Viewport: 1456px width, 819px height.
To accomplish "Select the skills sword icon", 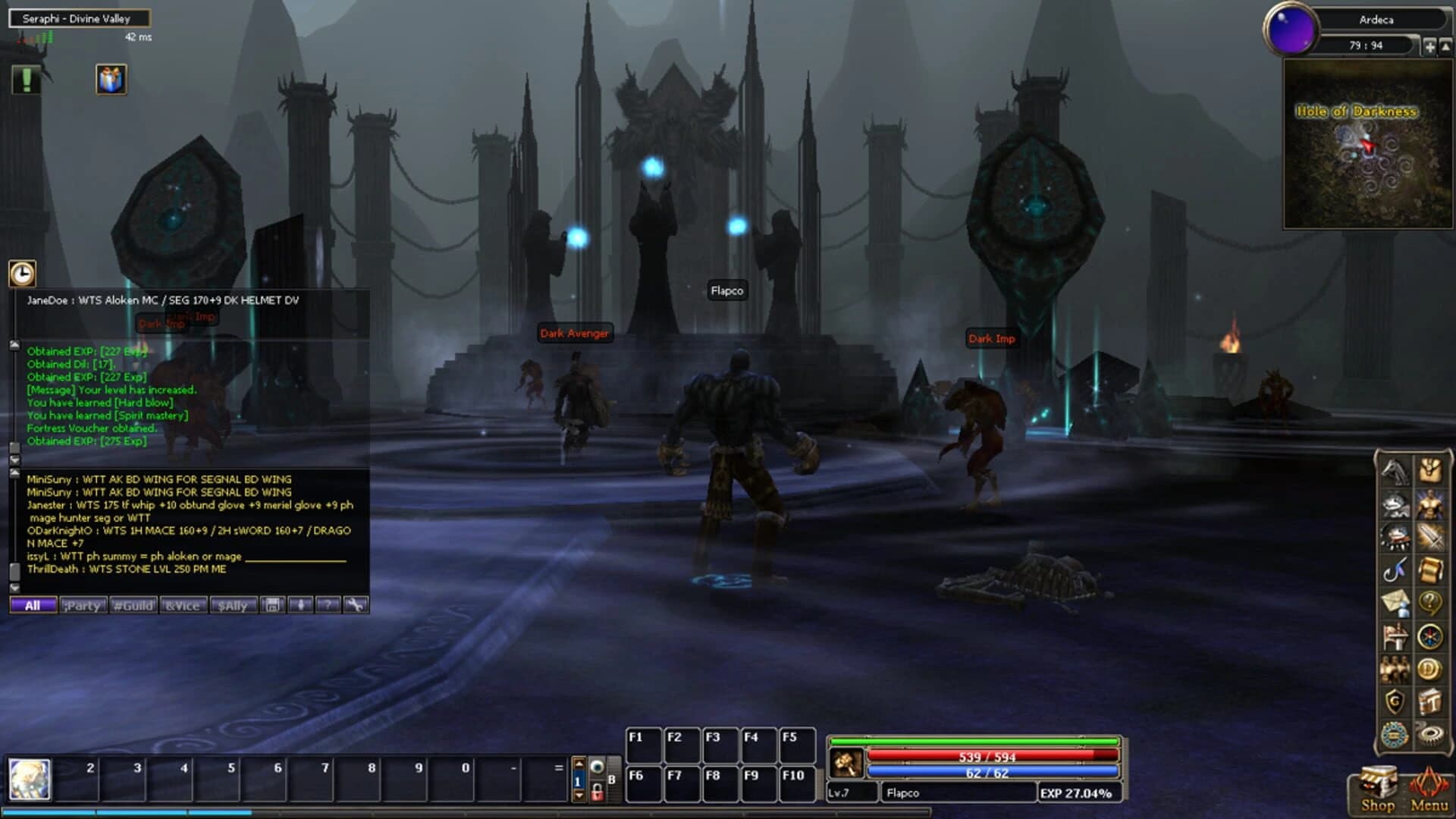I will [x=1430, y=536].
